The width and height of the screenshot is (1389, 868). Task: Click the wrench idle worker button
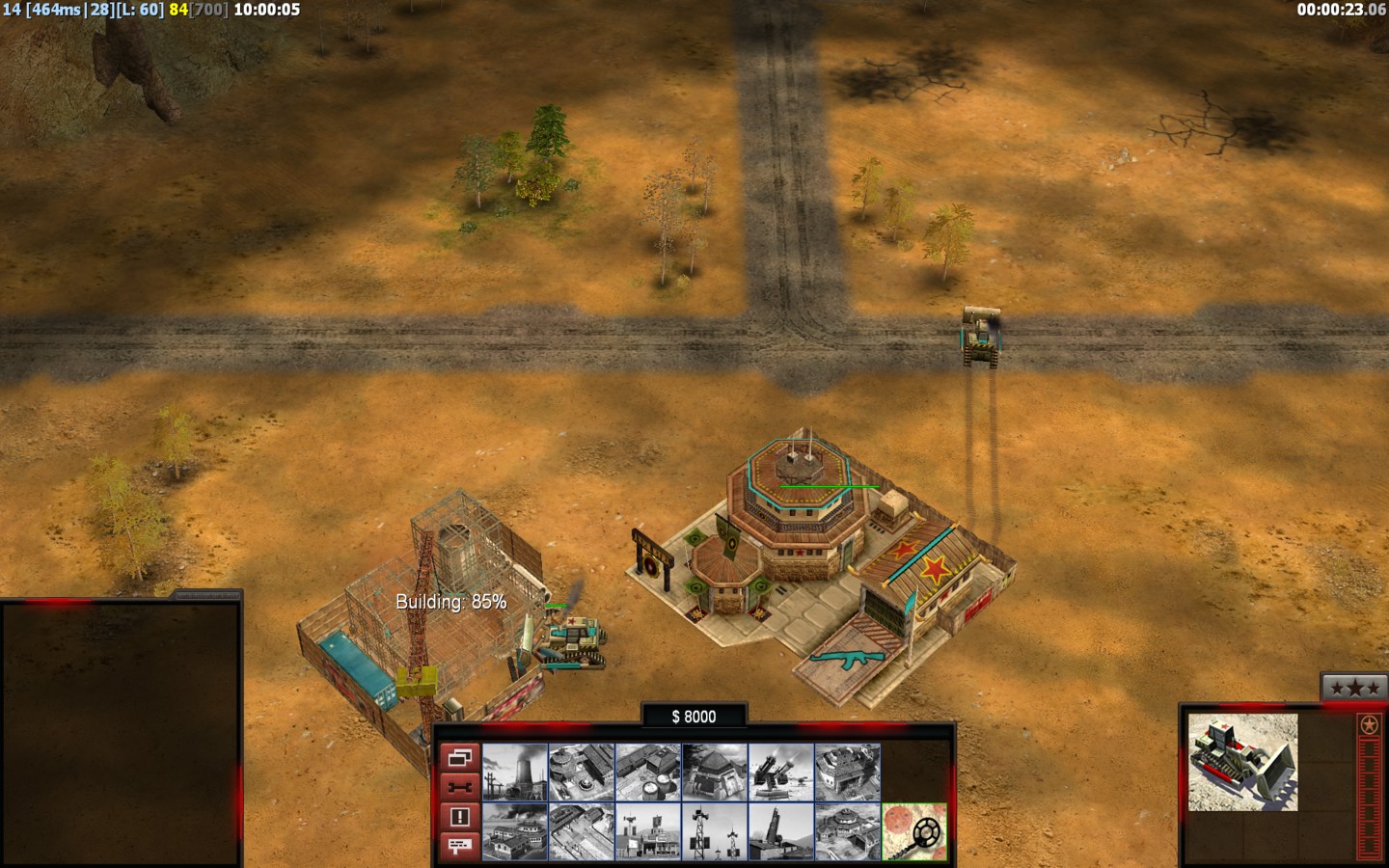tap(459, 787)
